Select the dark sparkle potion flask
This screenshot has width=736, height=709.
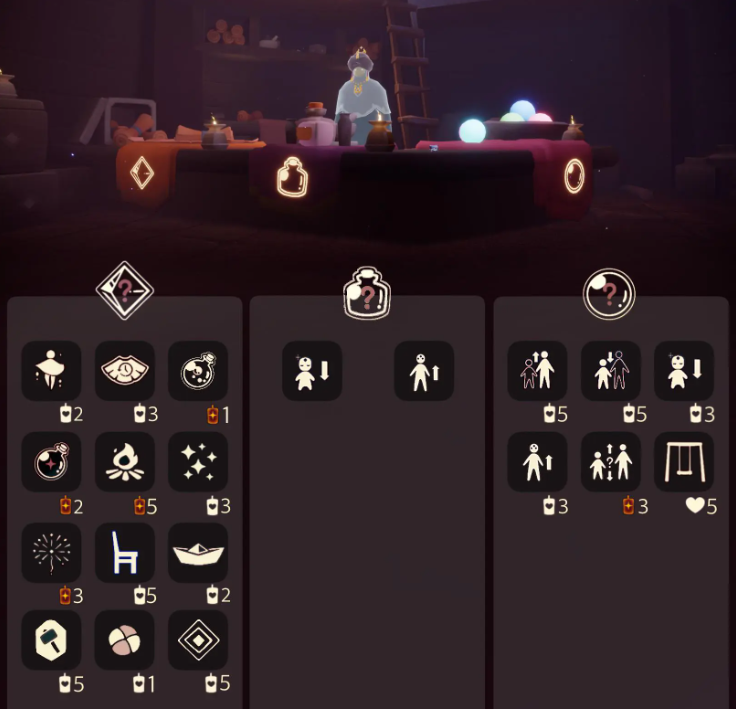[52, 462]
